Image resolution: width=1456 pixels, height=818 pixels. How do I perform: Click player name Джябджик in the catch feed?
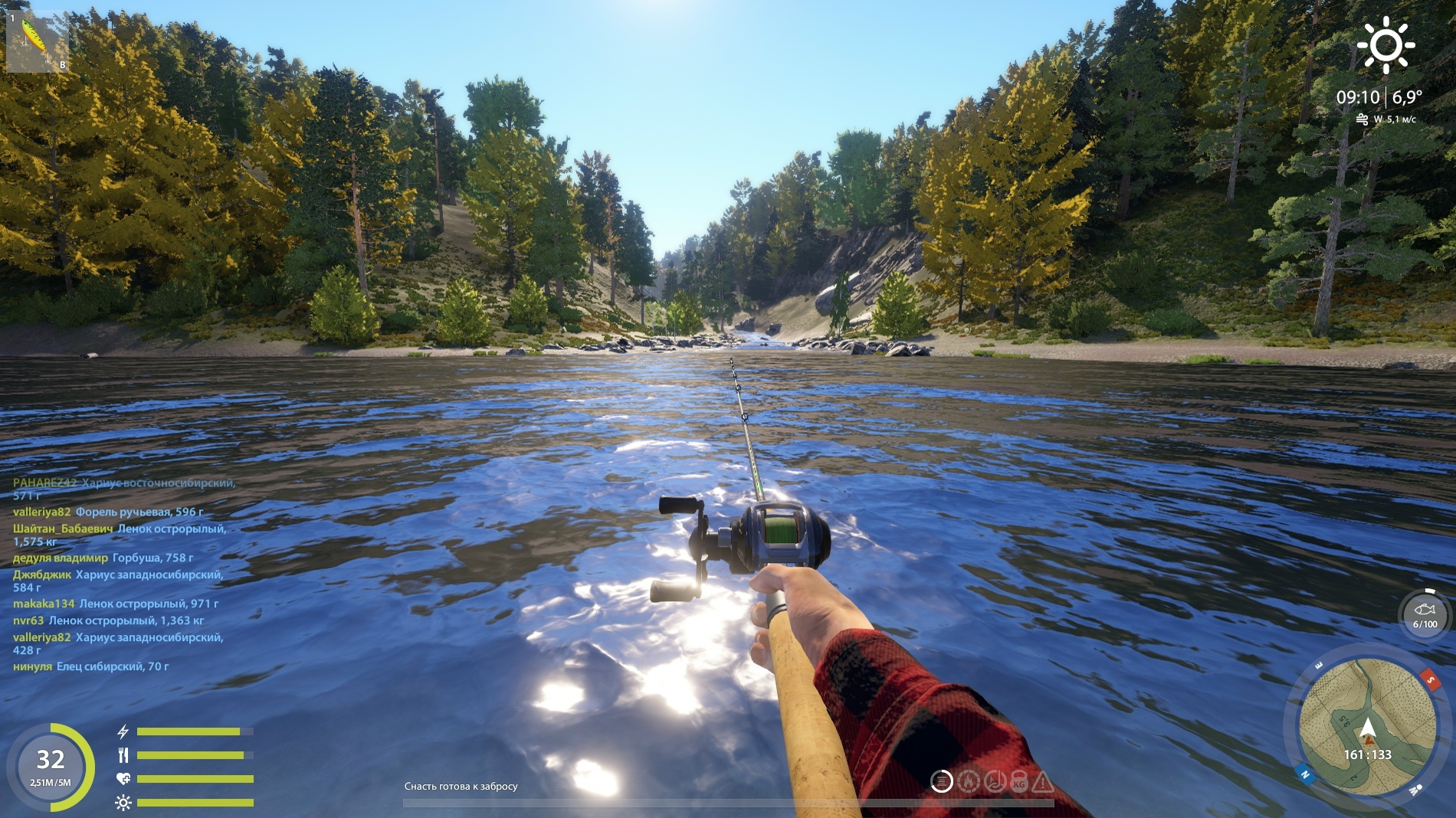click(x=41, y=574)
